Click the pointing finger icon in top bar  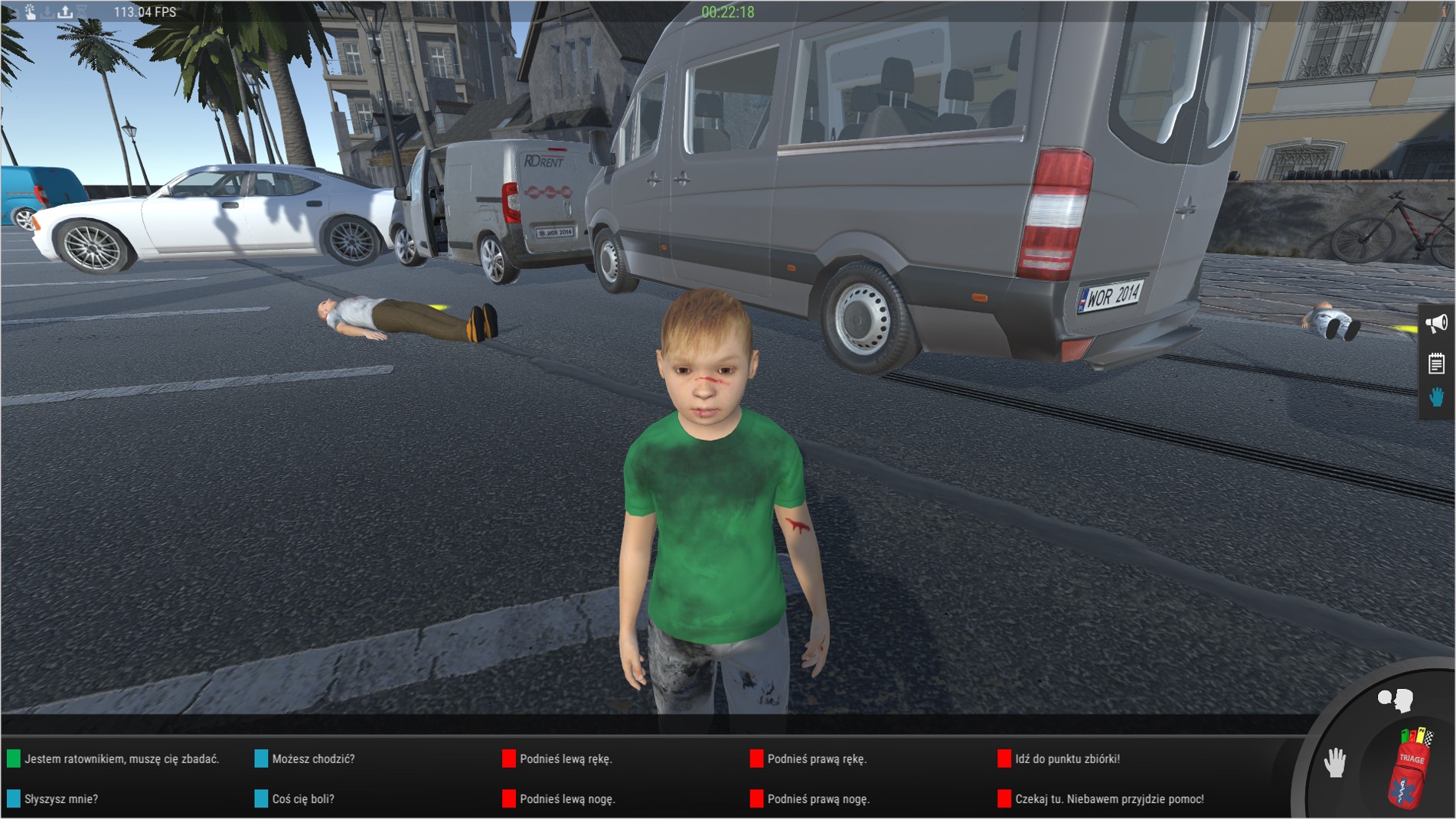(x=30, y=11)
